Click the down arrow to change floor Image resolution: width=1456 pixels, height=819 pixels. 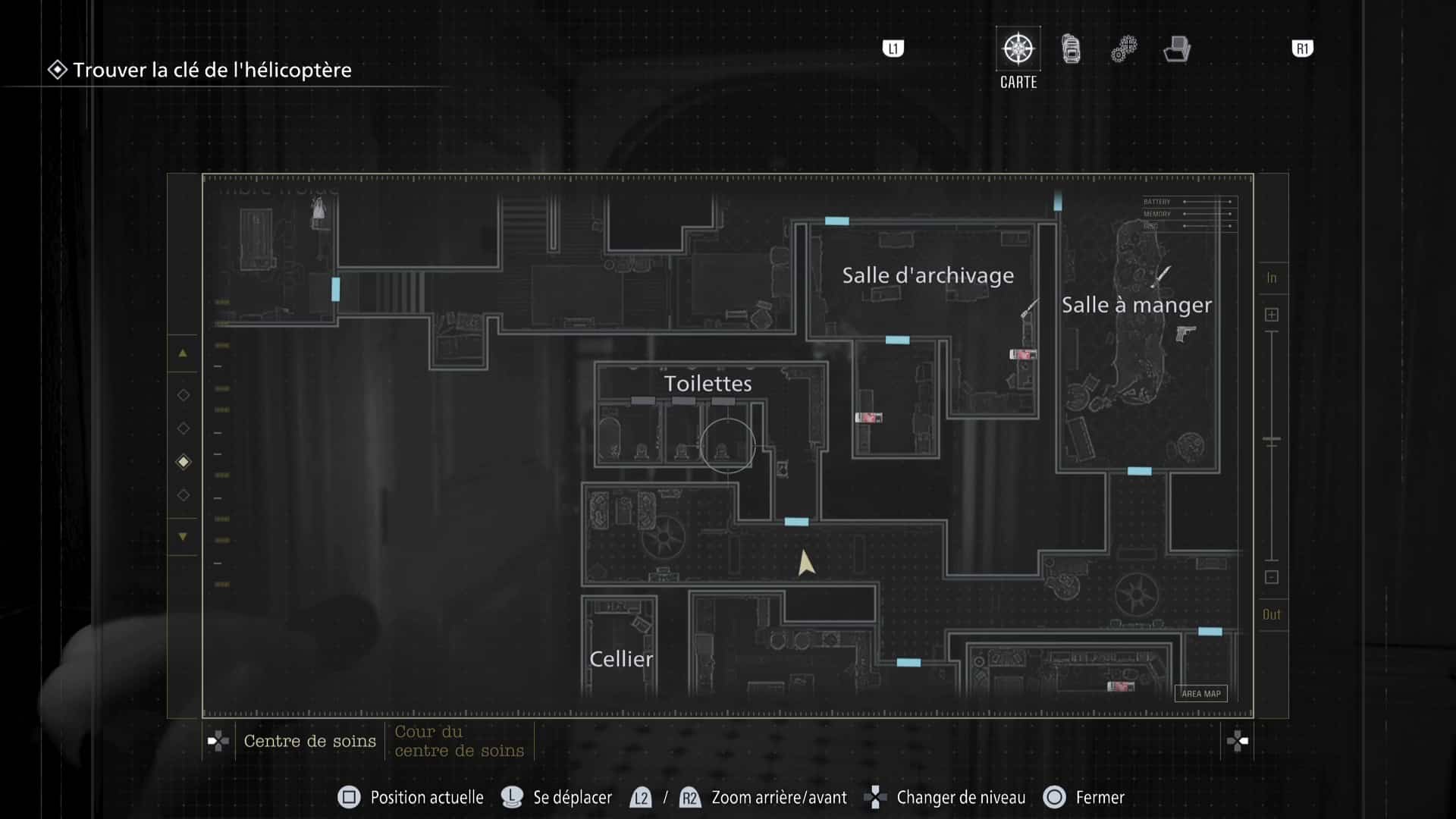point(183,536)
